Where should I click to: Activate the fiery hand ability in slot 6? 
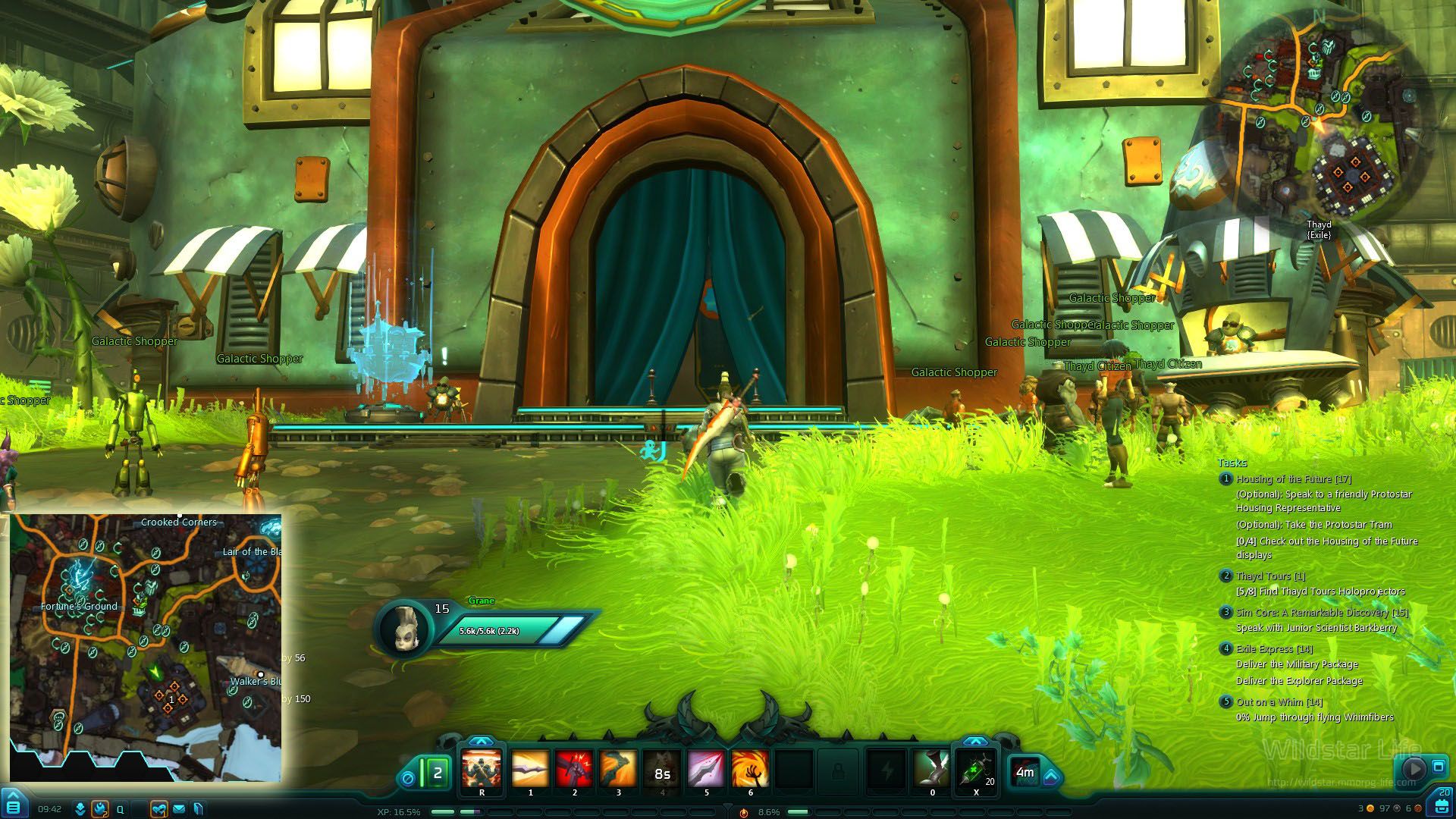[750, 770]
